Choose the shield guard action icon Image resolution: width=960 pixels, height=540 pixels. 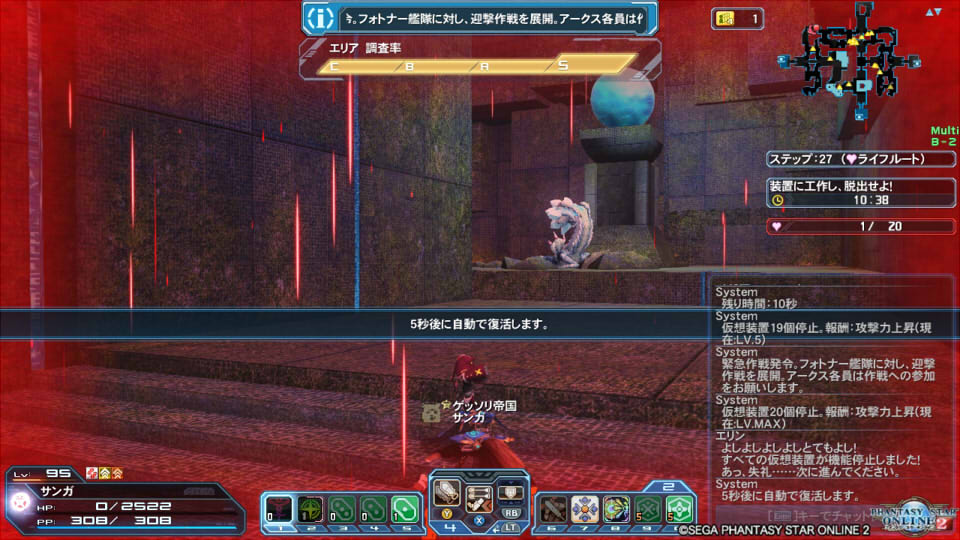pyautogui.click(x=512, y=492)
